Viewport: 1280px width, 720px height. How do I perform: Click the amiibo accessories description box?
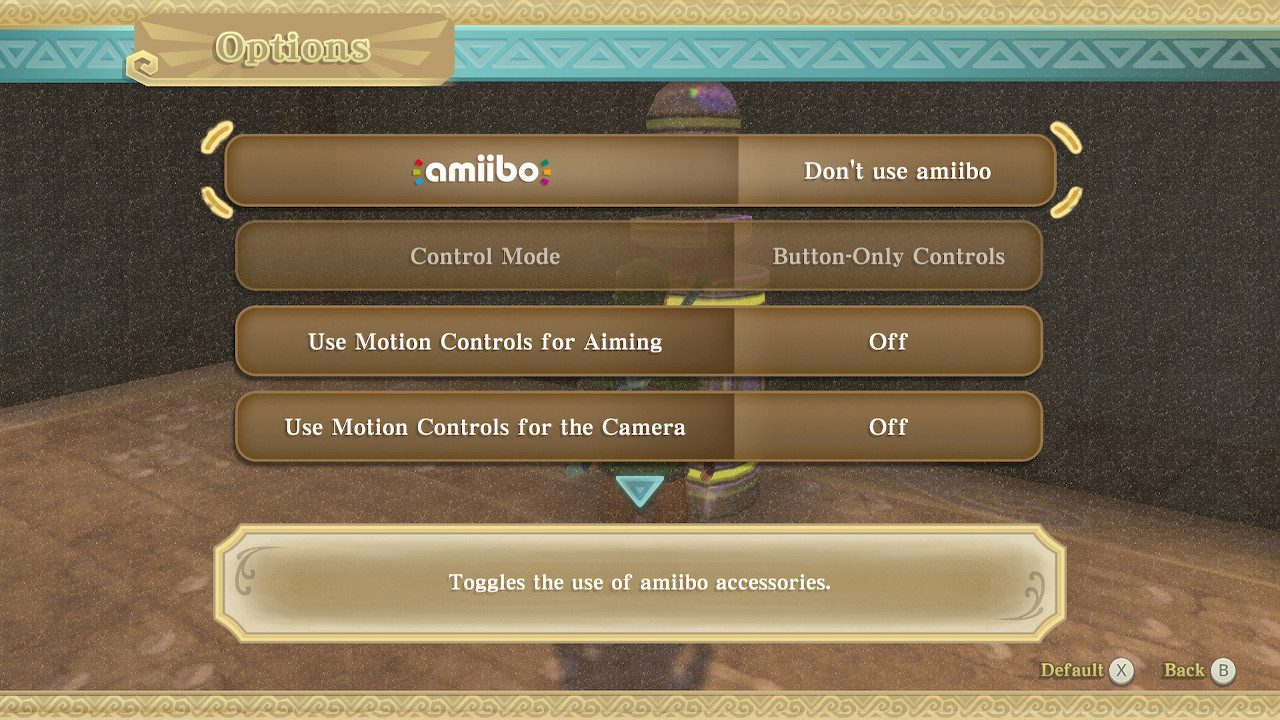tap(640, 583)
